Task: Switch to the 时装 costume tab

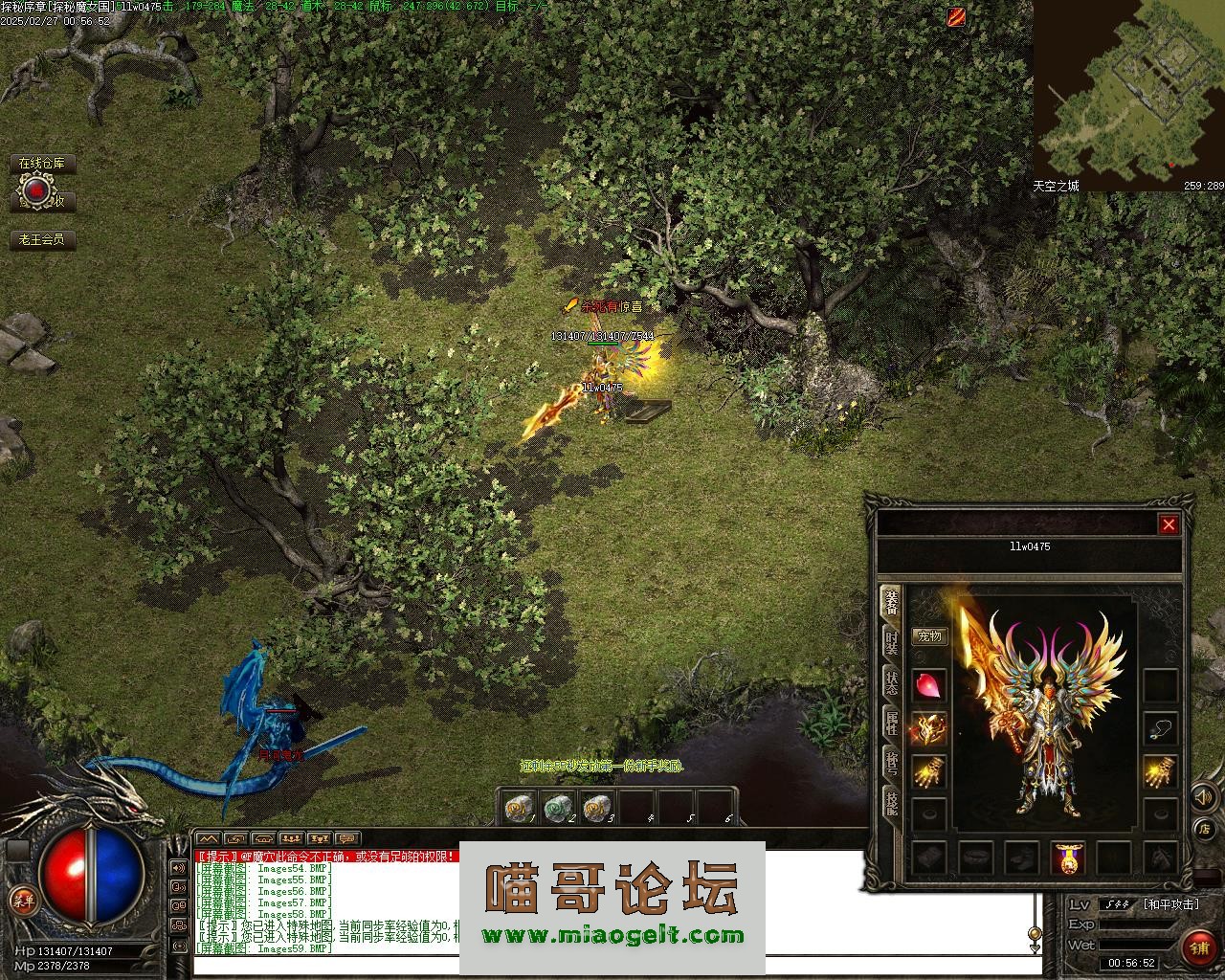Action: 891,642
